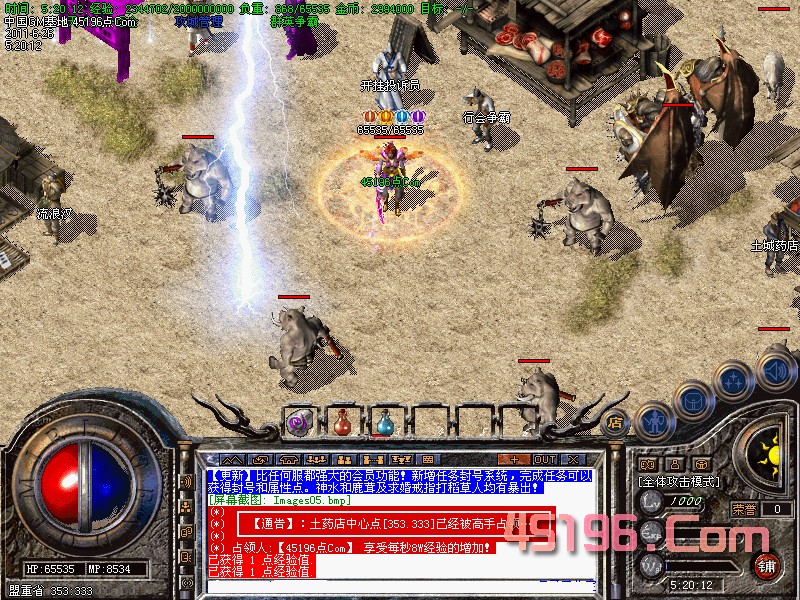This screenshot has width=800, height=600.
Task: Toggle the sound speaker icon
Action: [775, 370]
